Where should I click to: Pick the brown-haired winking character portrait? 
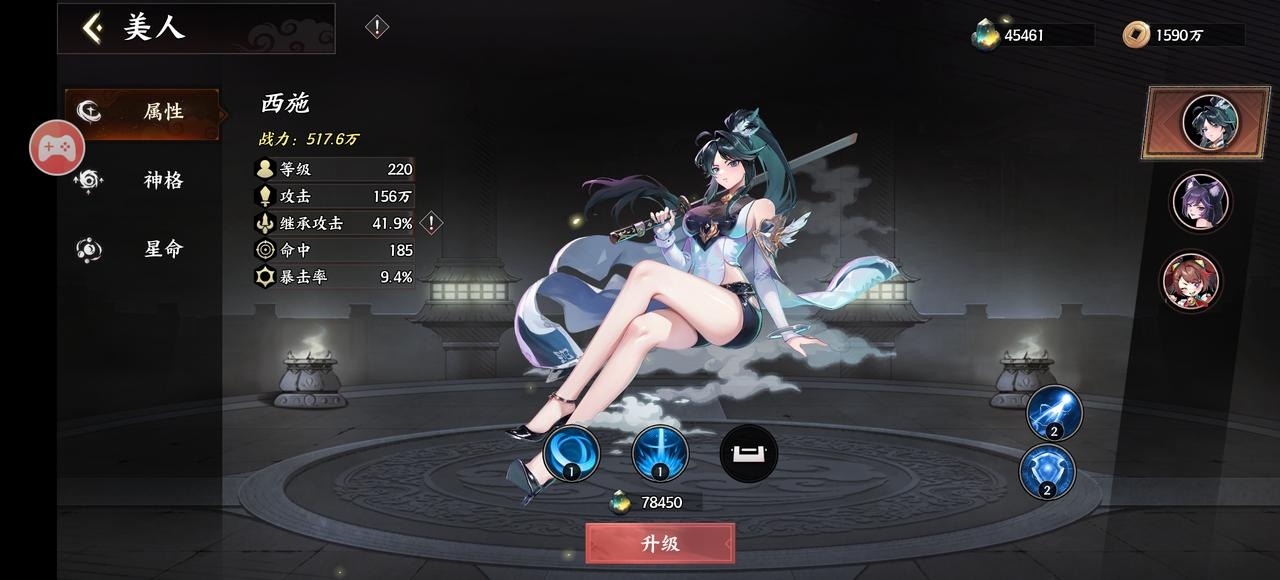coord(1190,280)
